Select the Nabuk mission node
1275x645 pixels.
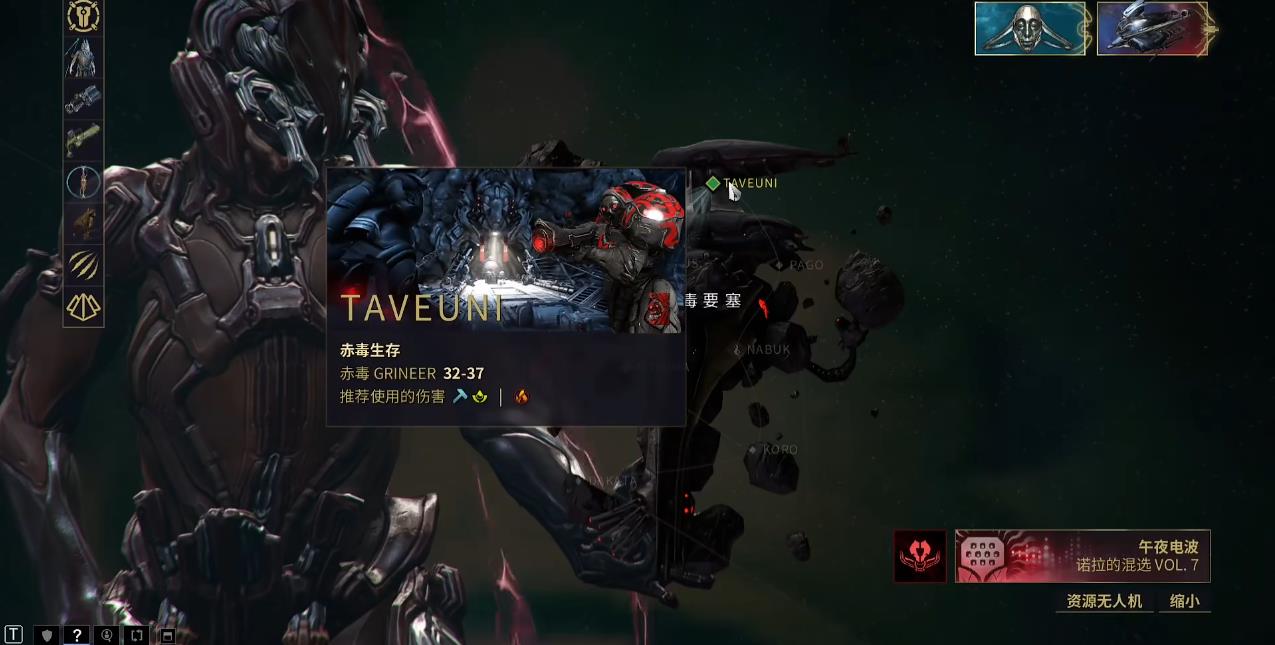(x=738, y=349)
